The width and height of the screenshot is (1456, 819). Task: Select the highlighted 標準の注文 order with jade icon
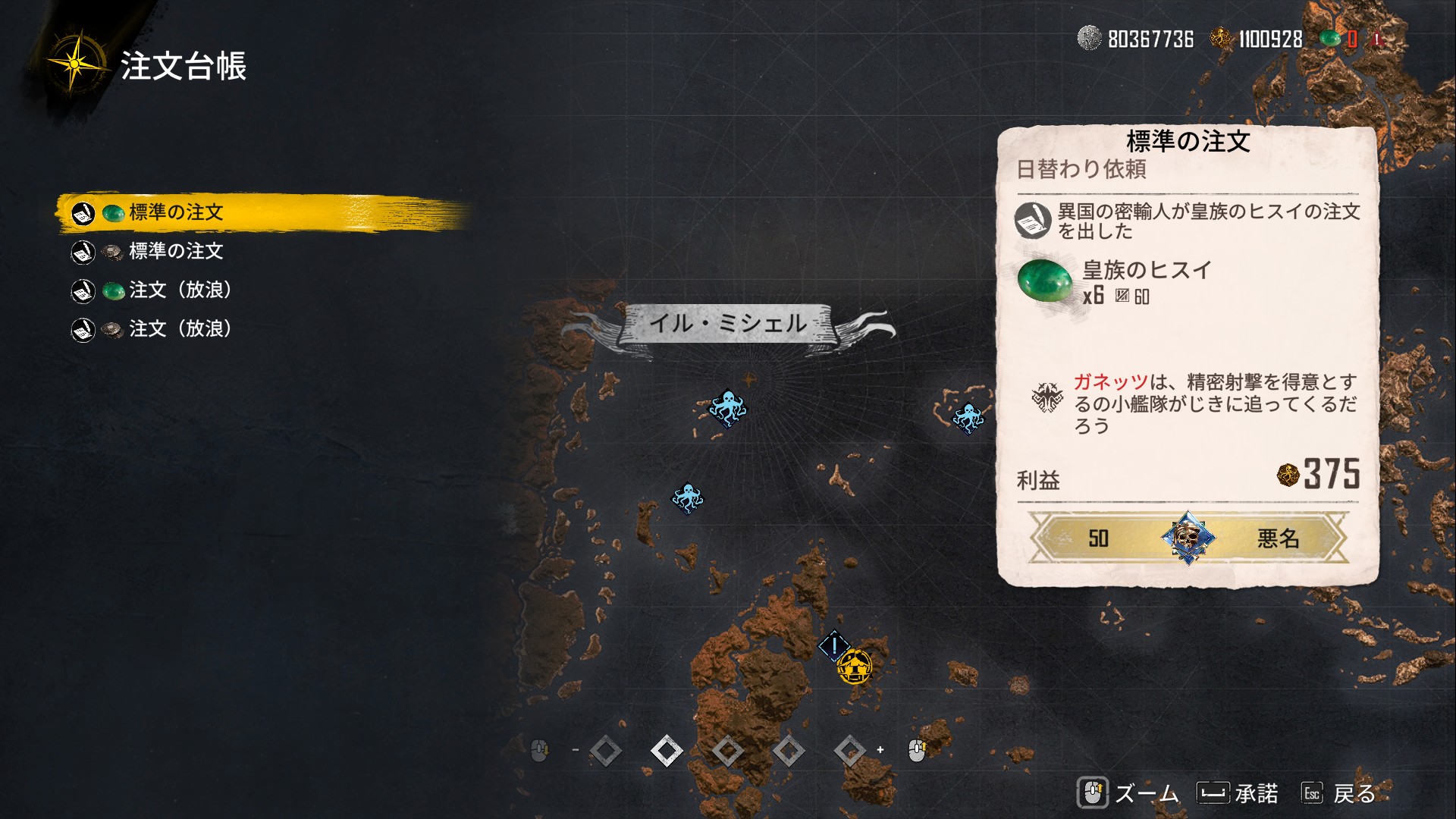point(176,212)
